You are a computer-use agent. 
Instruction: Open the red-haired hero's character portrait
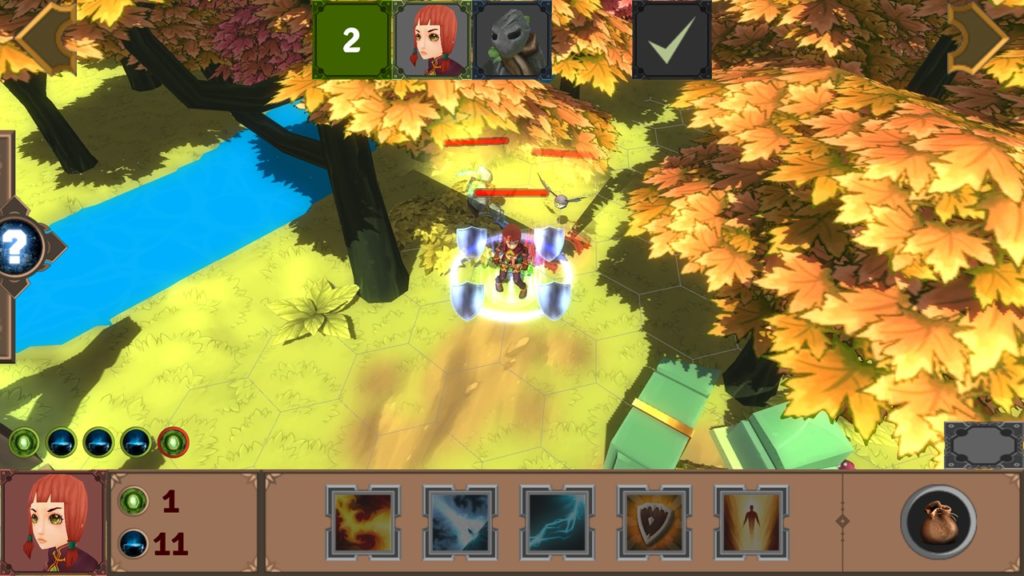pos(52,523)
